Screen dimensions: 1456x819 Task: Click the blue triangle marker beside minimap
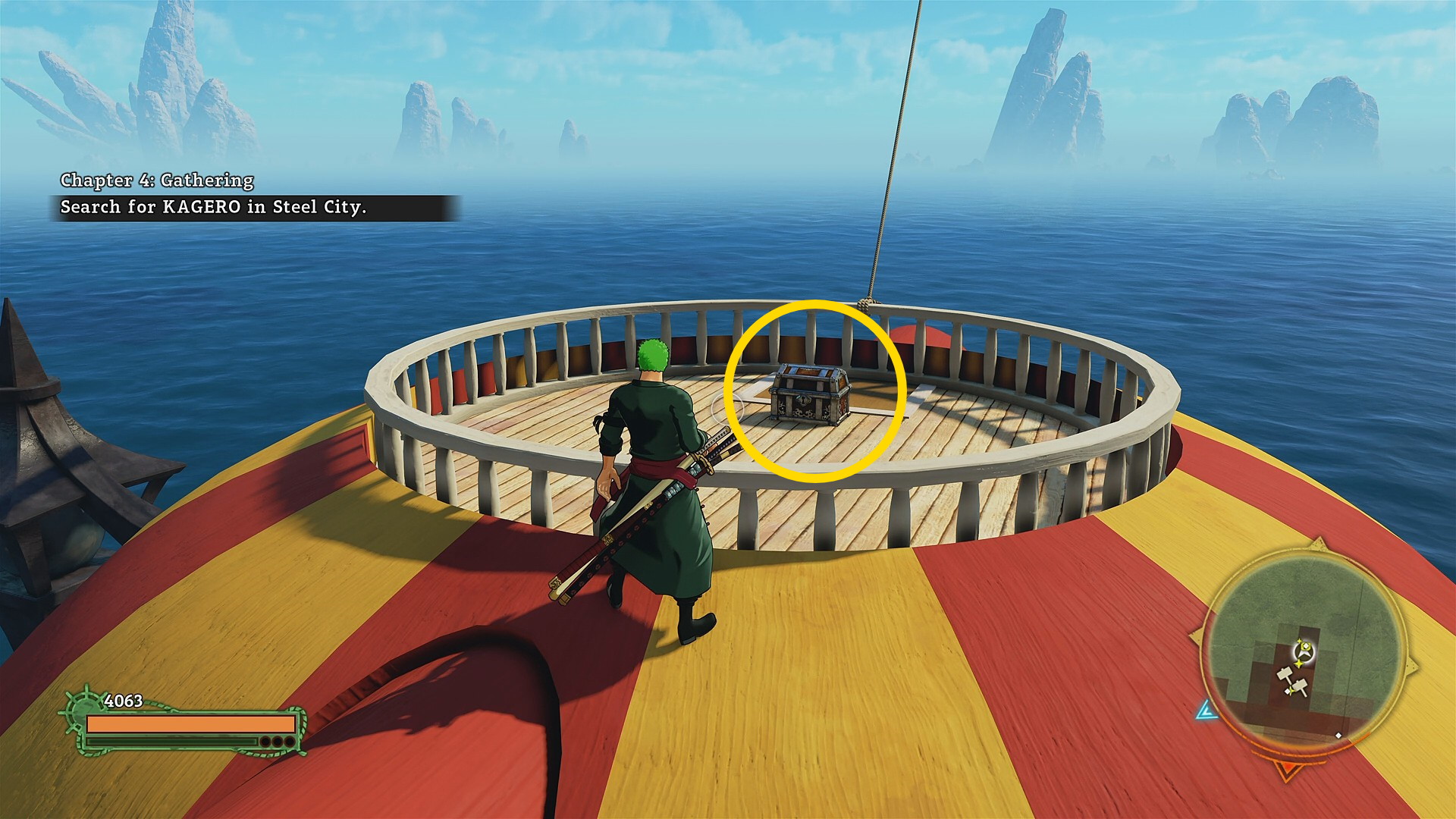pos(1206,710)
